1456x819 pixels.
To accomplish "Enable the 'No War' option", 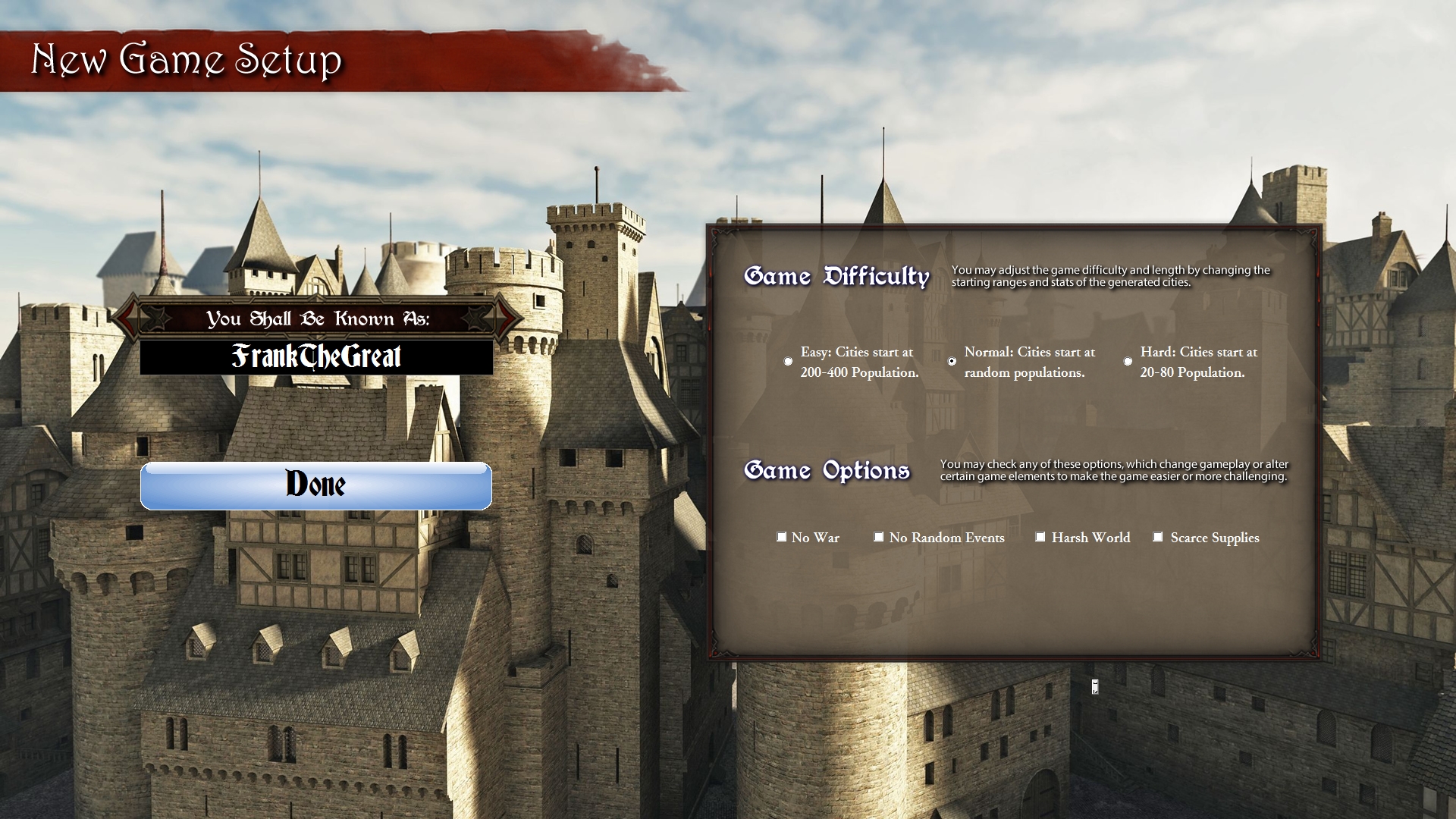I will pyautogui.click(x=782, y=537).
